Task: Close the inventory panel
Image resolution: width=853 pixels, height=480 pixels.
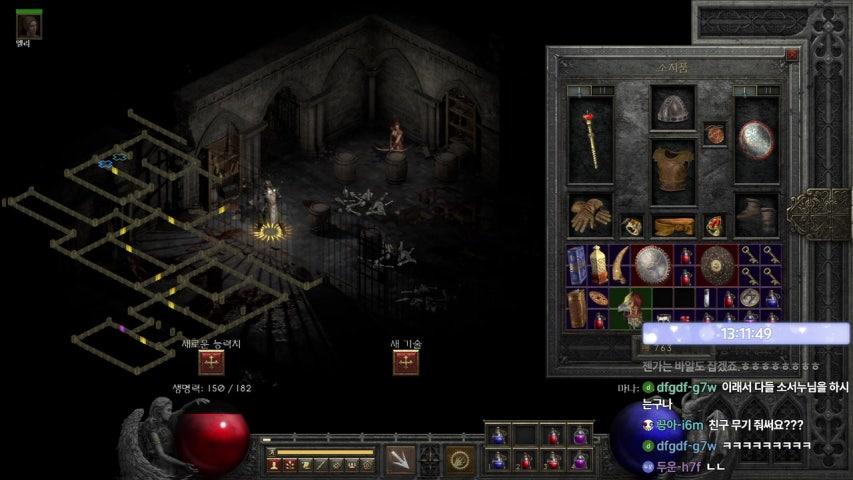Action: 792,56
